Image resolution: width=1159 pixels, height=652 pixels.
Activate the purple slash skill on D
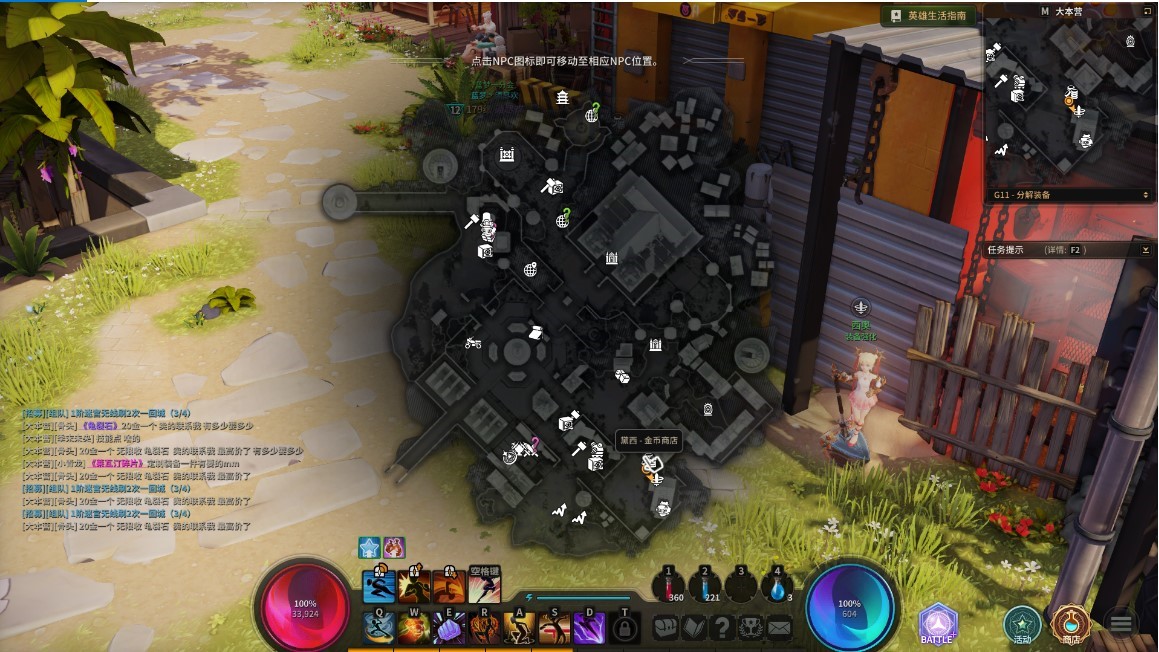[589, 628]
